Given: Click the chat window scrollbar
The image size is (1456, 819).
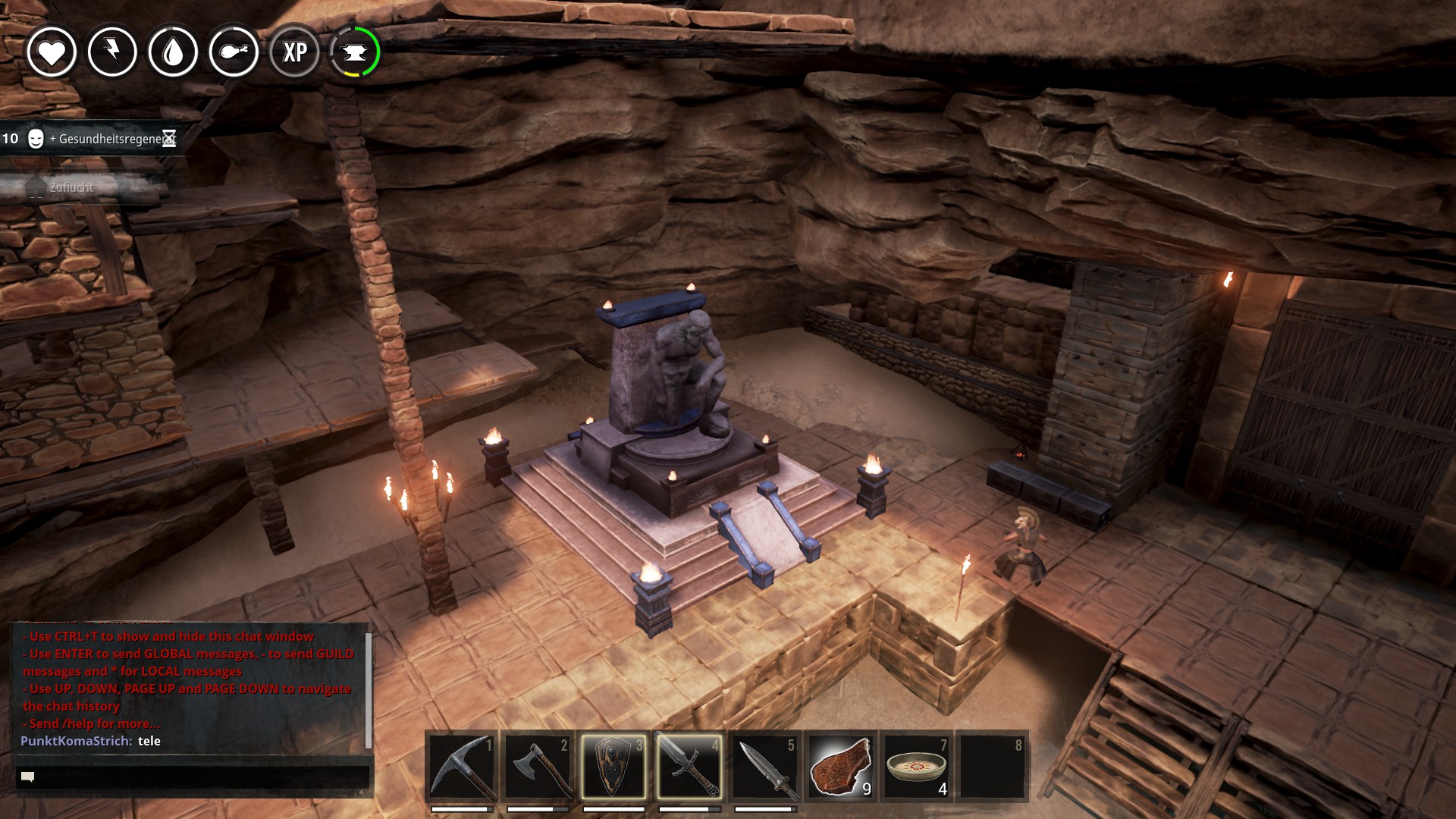Looking at the screenshot, I should (369, 689).
